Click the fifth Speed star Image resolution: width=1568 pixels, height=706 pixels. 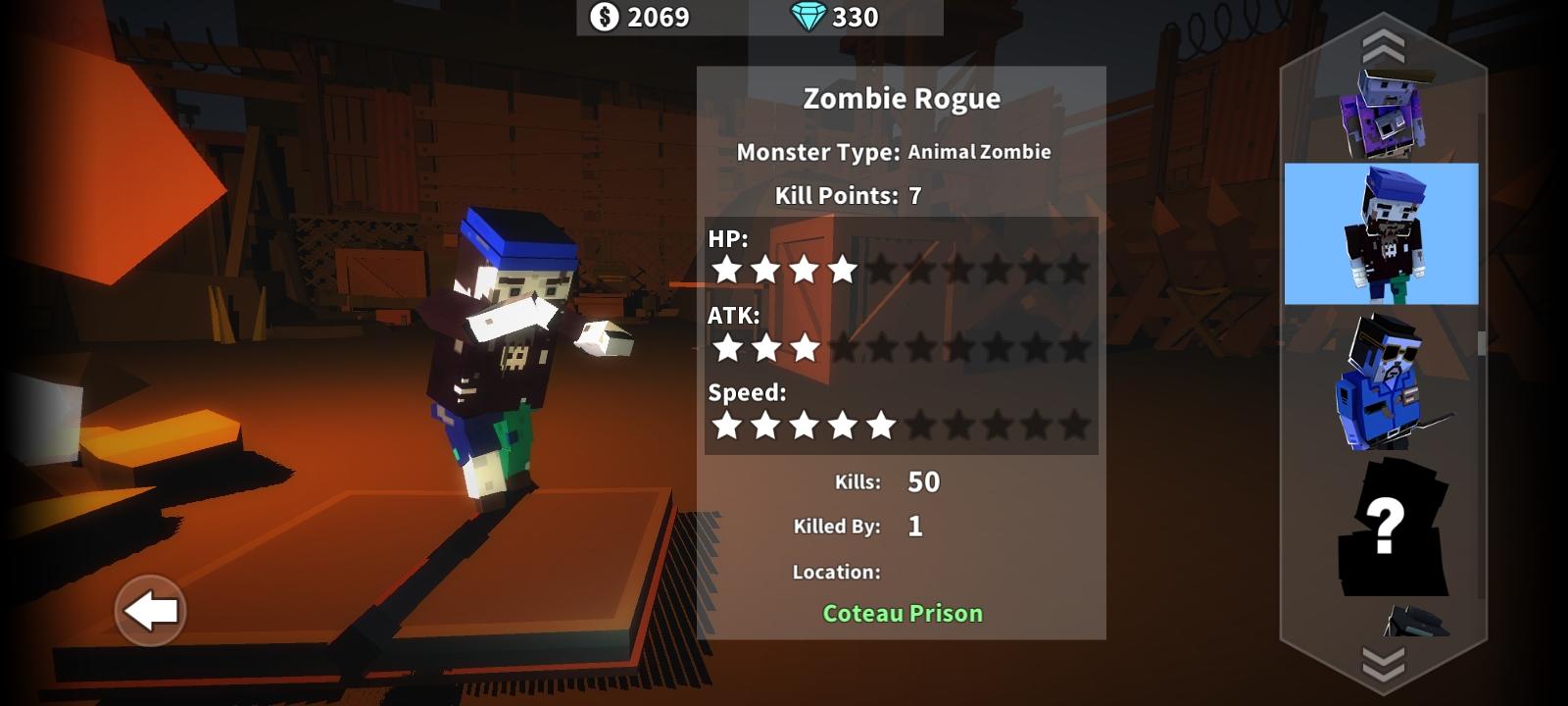tap(884, 426)
